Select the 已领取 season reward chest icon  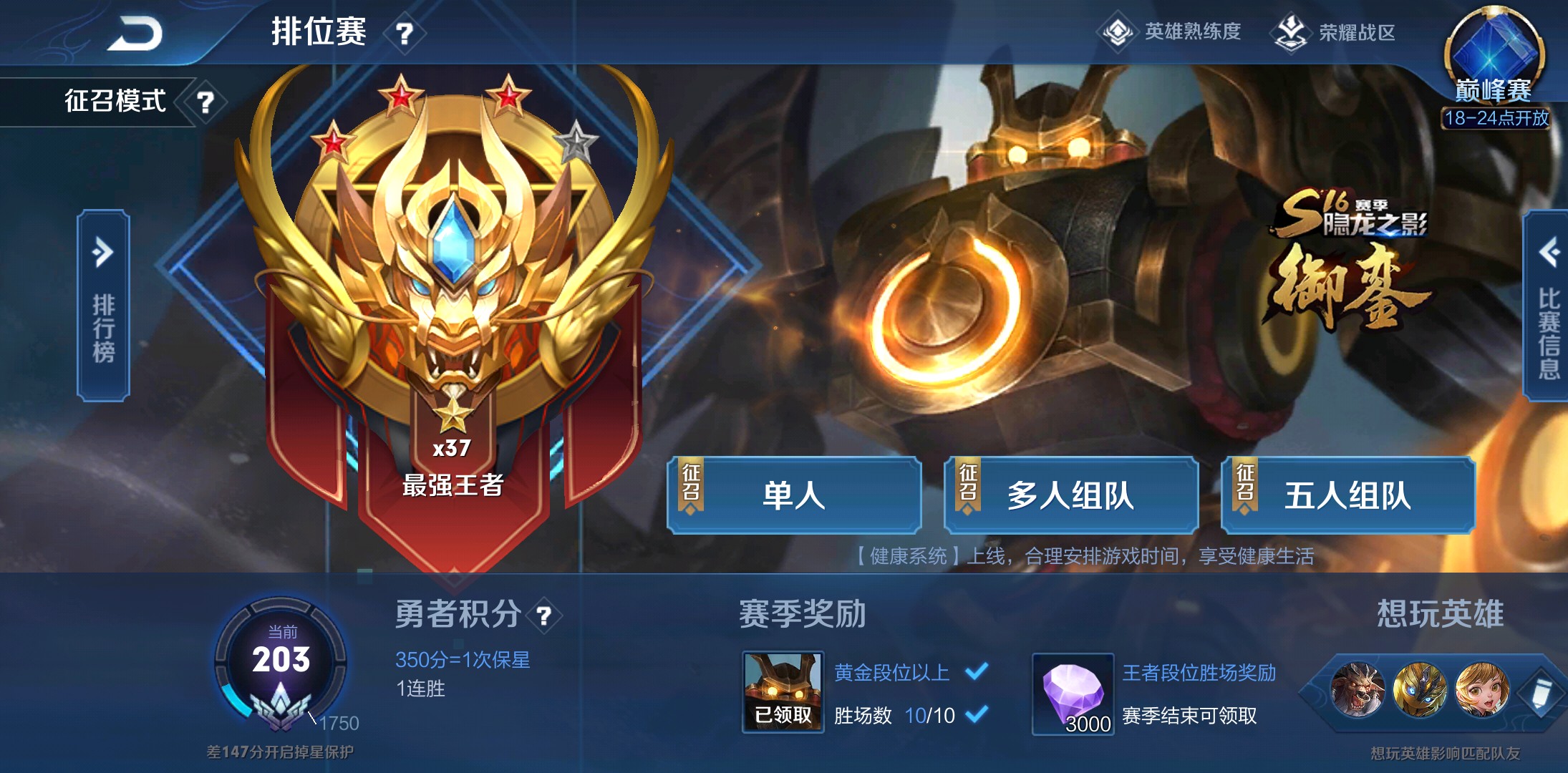(782, 691)
